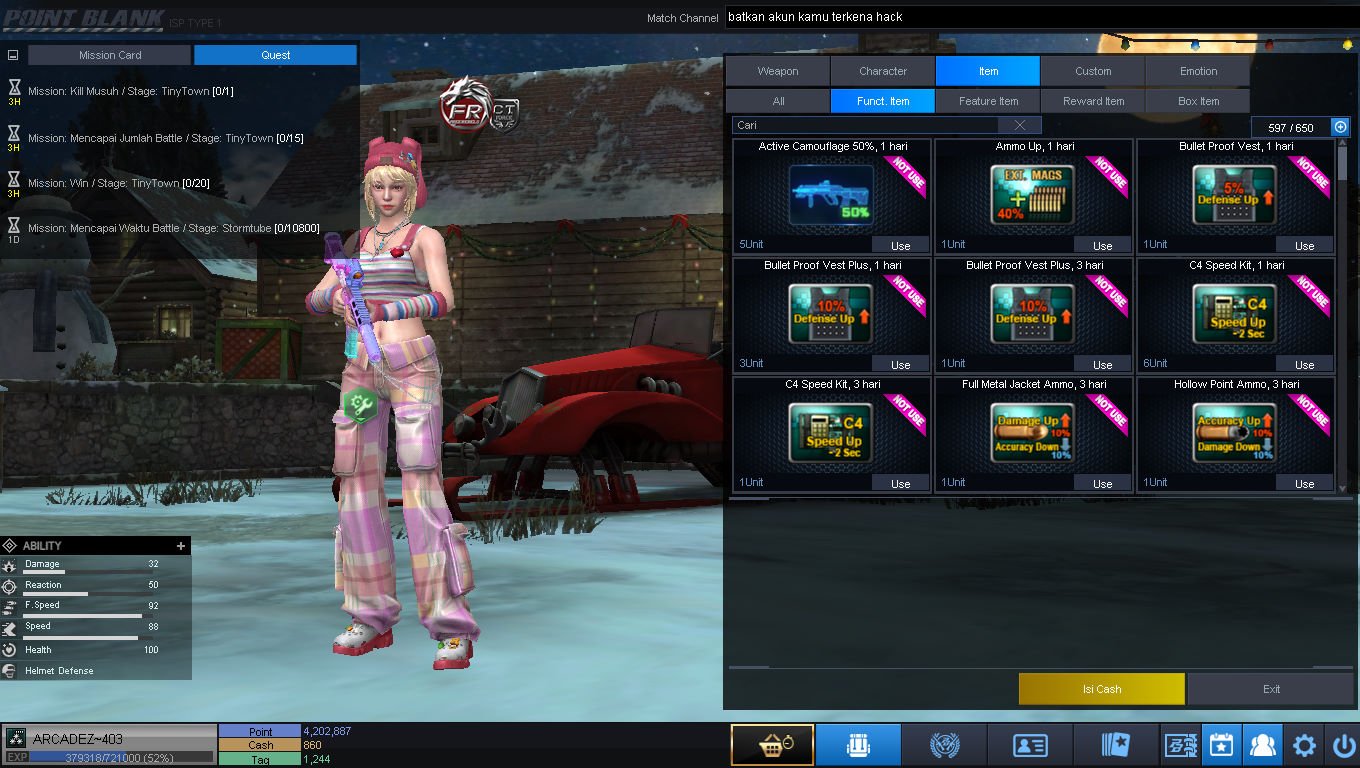Open the shop basket icon
Viewport: 1360px width, 768px height.
(772, 745)
